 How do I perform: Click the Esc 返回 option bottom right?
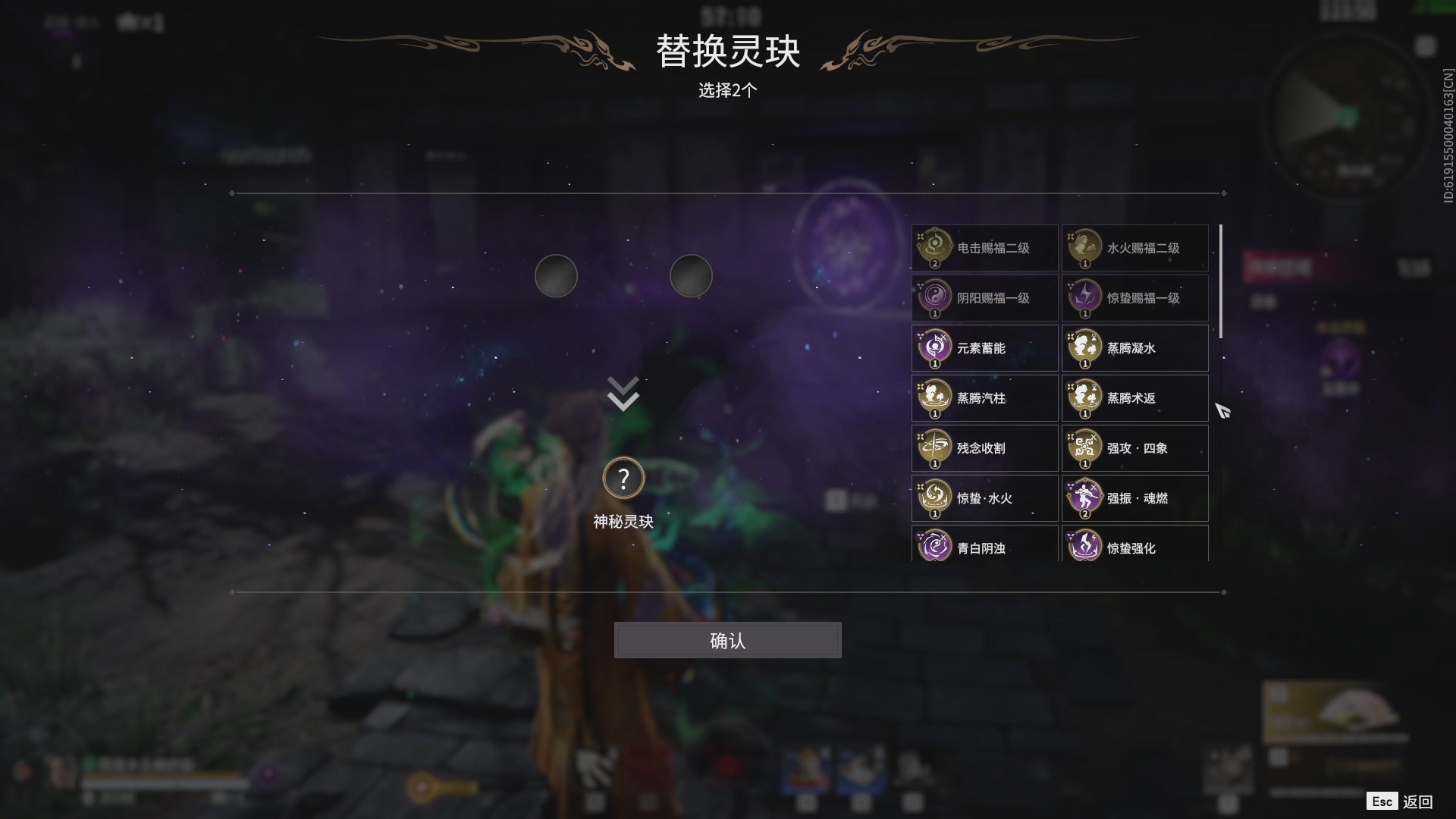tap(1399, 800)
